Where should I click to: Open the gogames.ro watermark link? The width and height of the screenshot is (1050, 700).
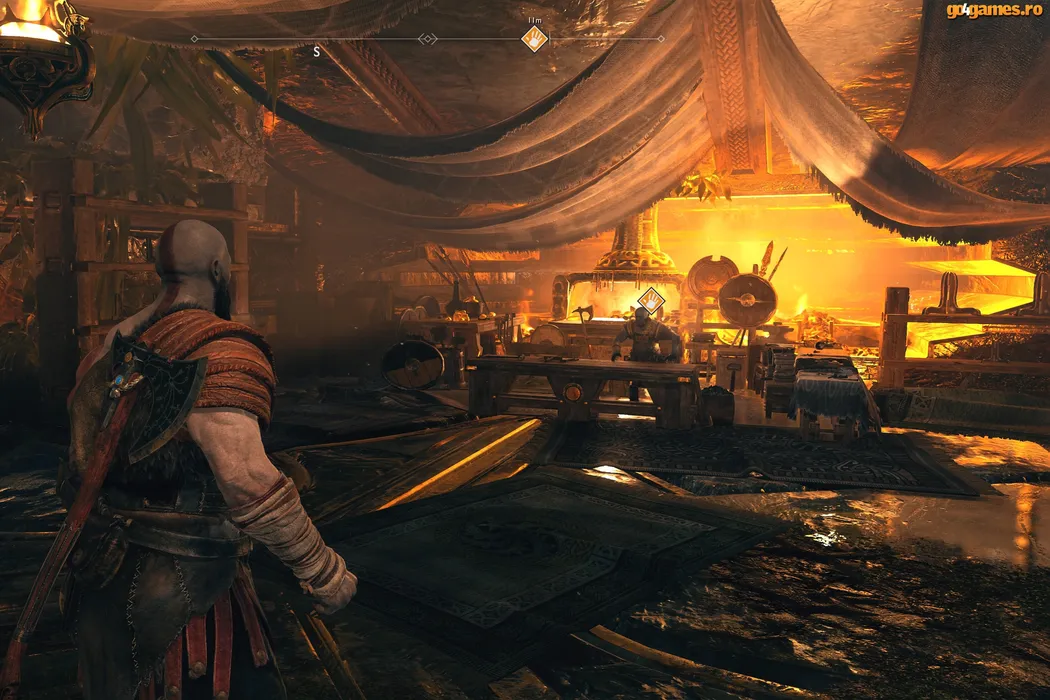click(994, 10)
